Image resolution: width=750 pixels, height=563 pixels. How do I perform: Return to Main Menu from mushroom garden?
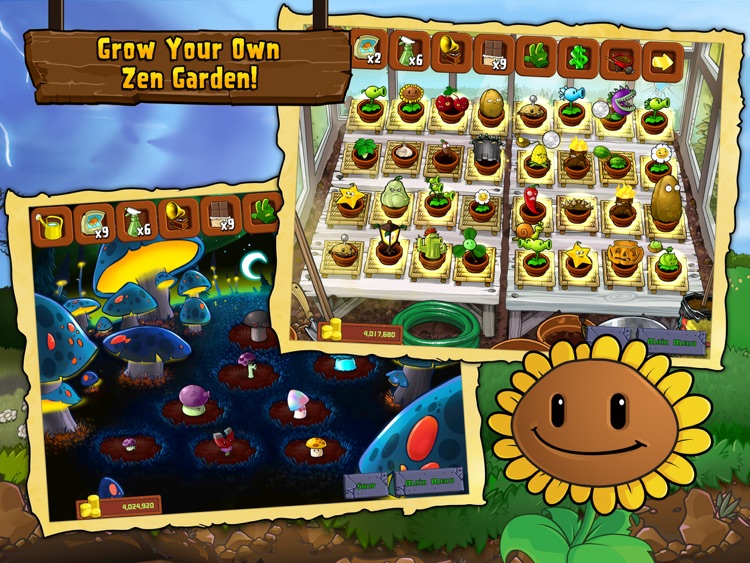[428, 484]
